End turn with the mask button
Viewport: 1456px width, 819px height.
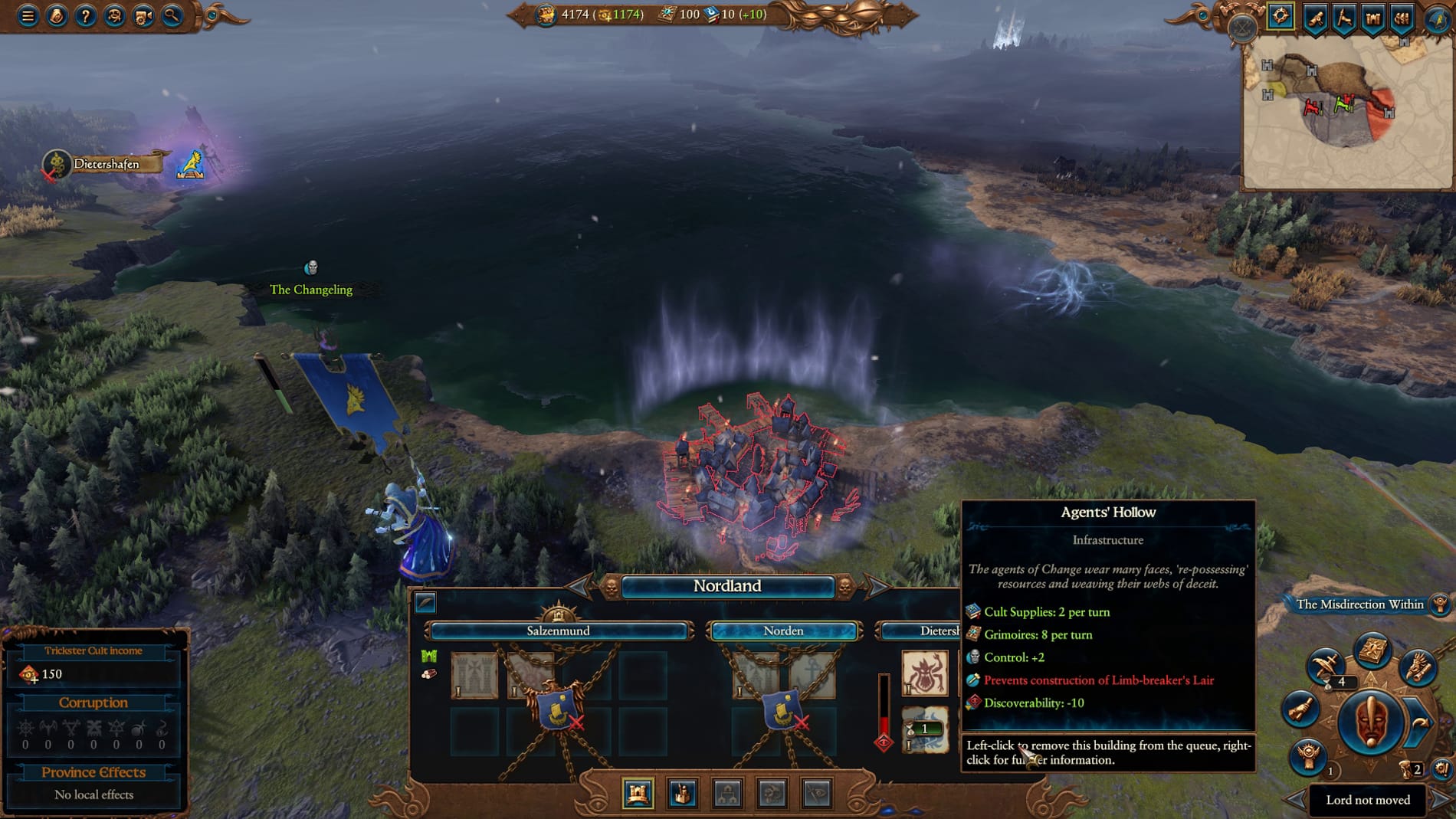pos(1370,722)
